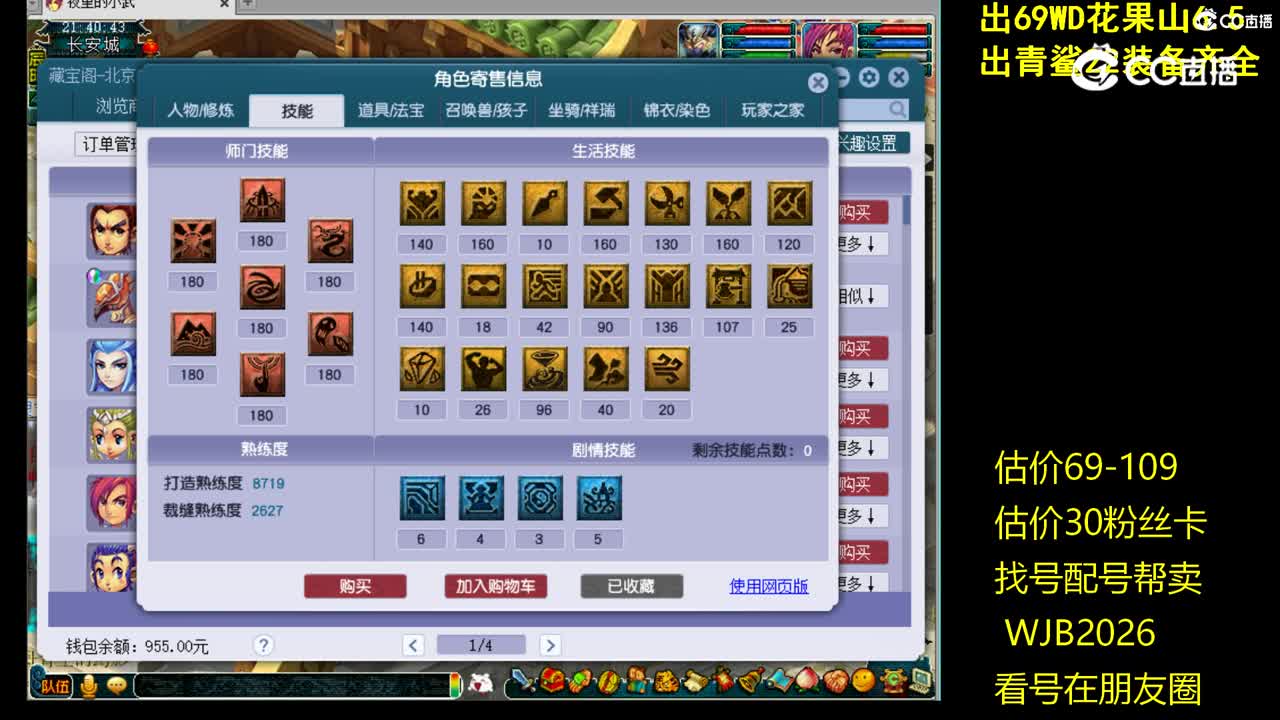Click the question mark icon beside 955.00元 balance

tap(262, 646)
